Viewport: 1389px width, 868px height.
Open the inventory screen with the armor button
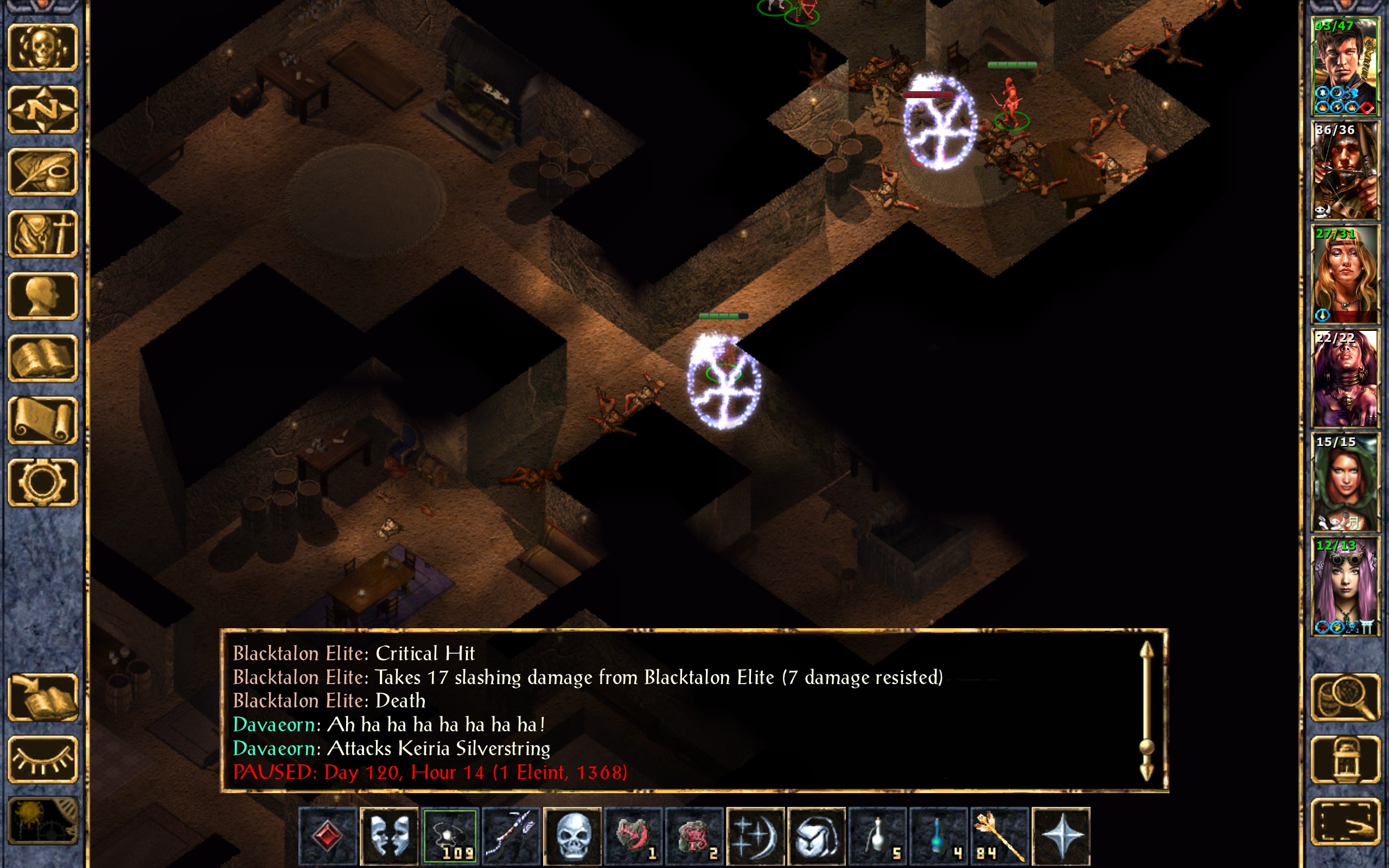(x=42, y=234)
